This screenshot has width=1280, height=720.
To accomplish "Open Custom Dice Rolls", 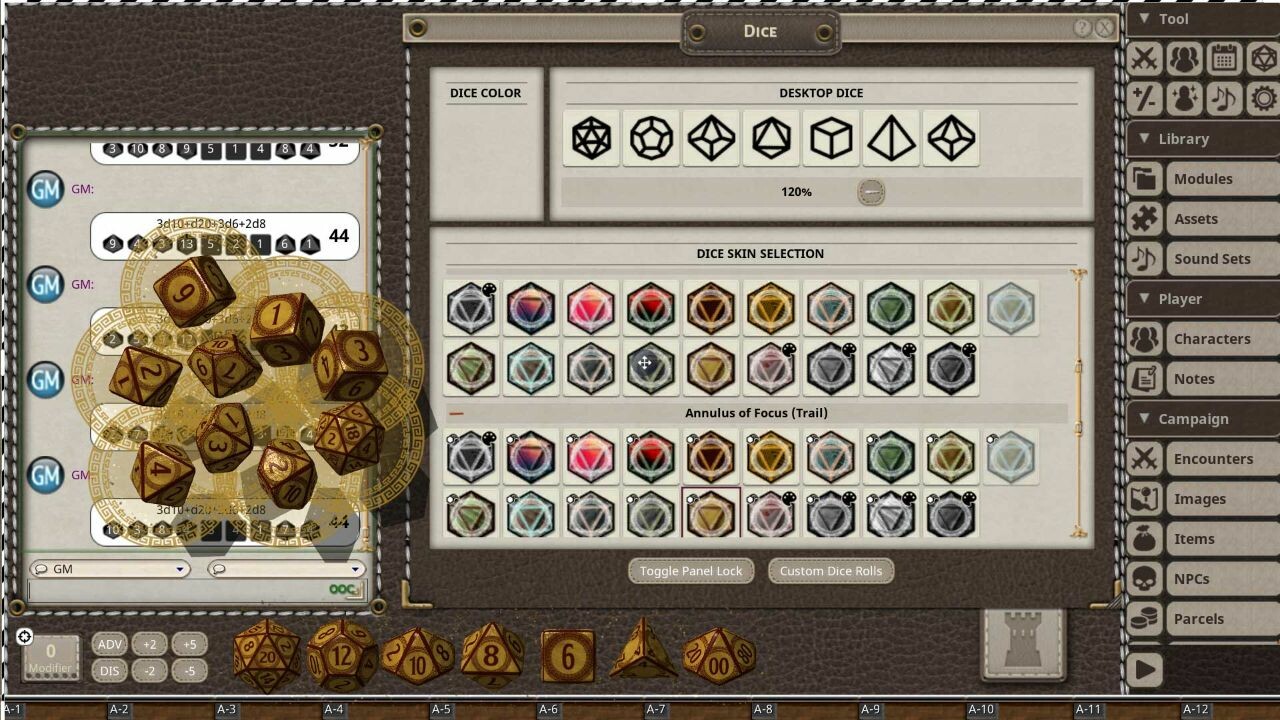I will tap(830, 571).
